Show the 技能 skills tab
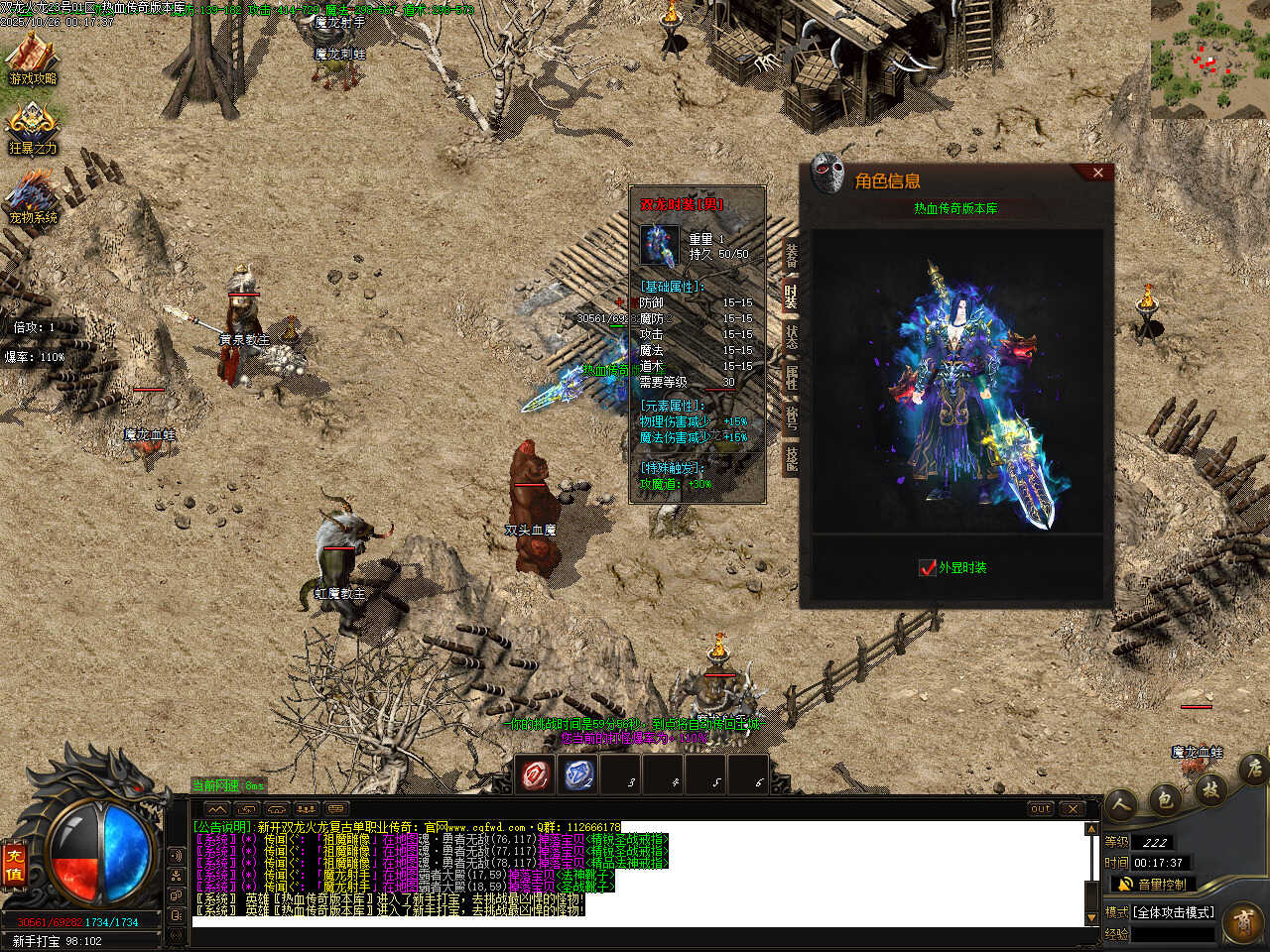Screen dimensions: 1270x952 point(791,457)
